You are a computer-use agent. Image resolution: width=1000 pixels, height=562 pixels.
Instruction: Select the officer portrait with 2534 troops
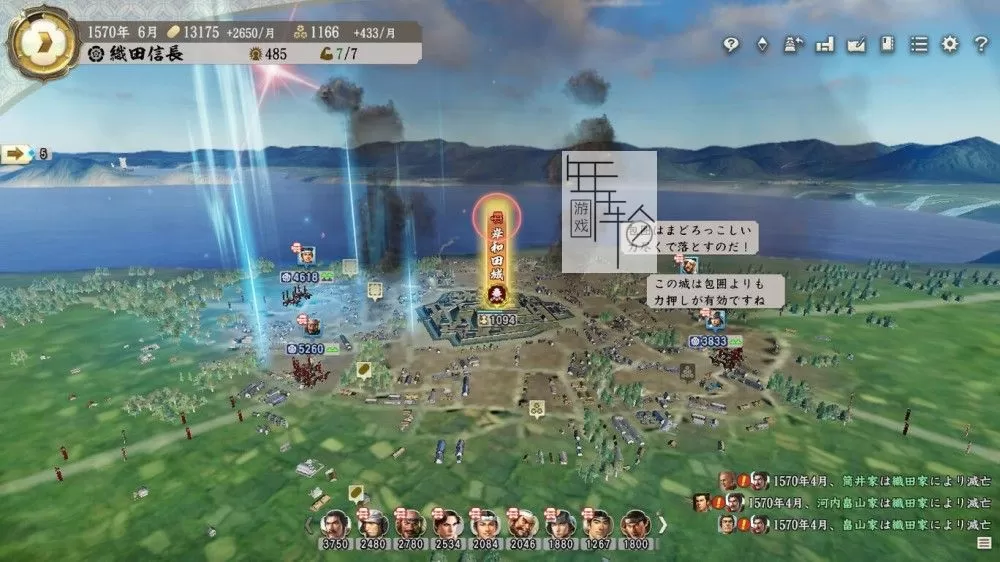[x=447, y=524]
